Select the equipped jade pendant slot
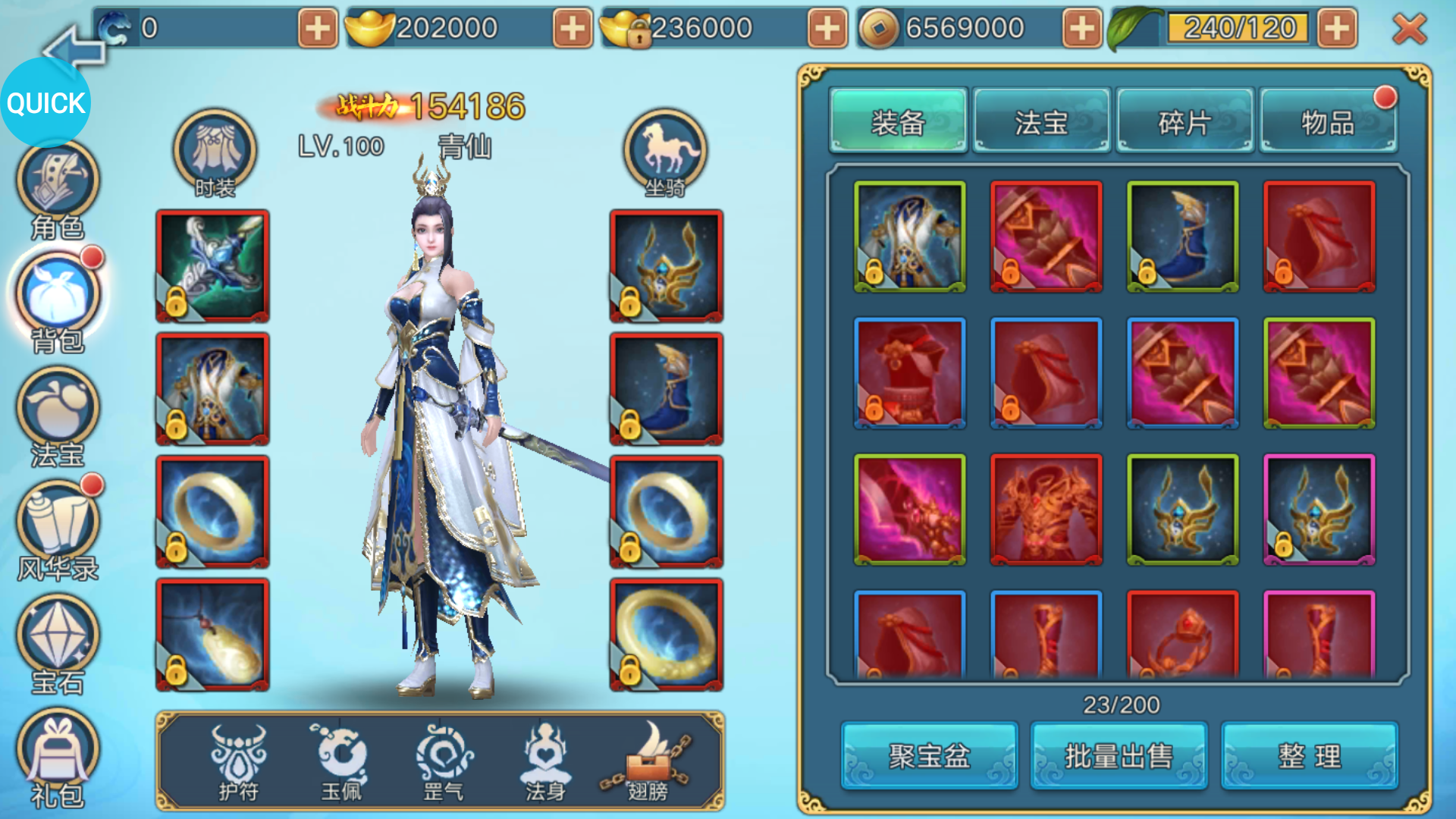Viewport: 1456px width, 819px height. 212,635
